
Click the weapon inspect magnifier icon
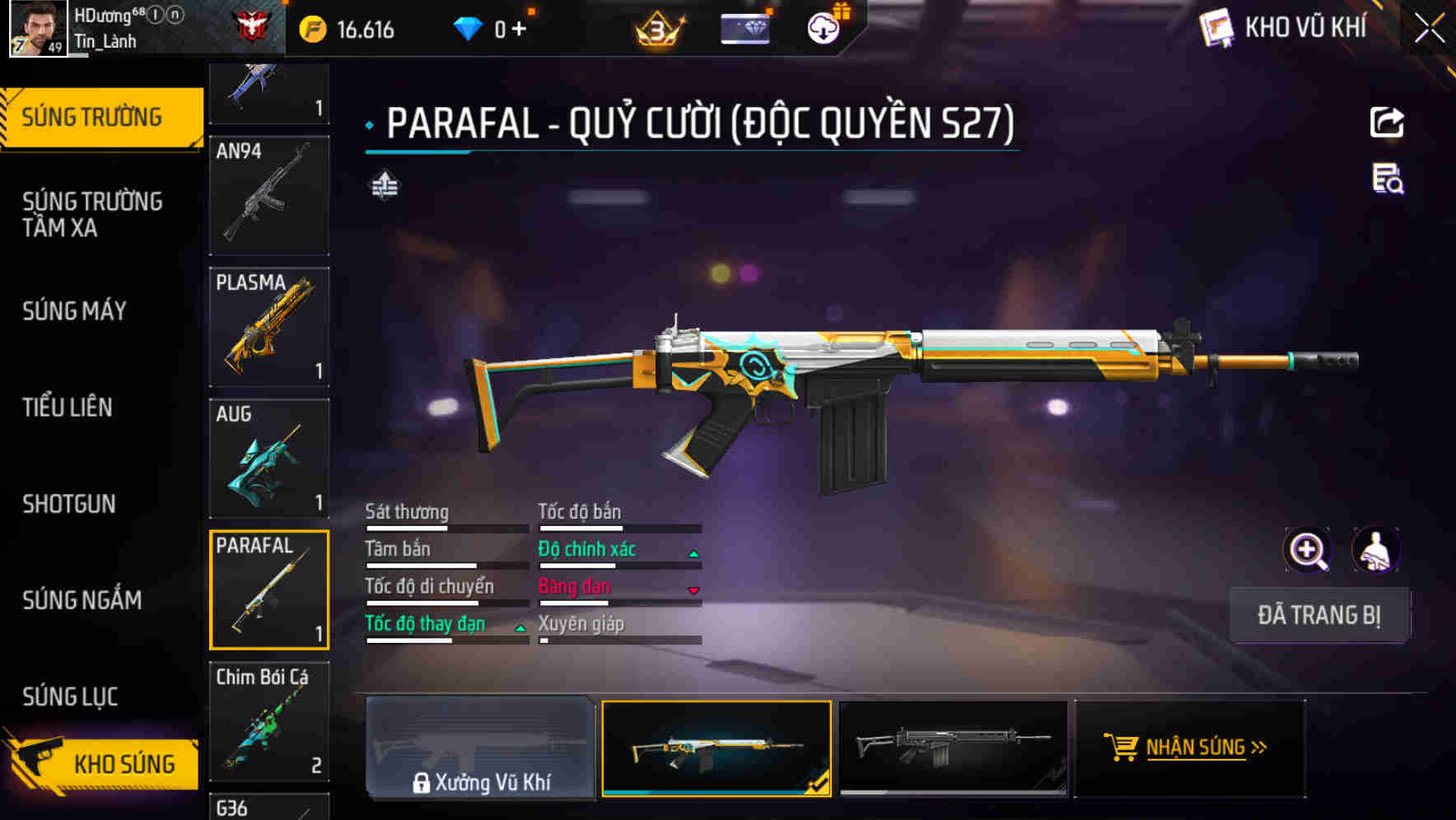[1307, 550]
